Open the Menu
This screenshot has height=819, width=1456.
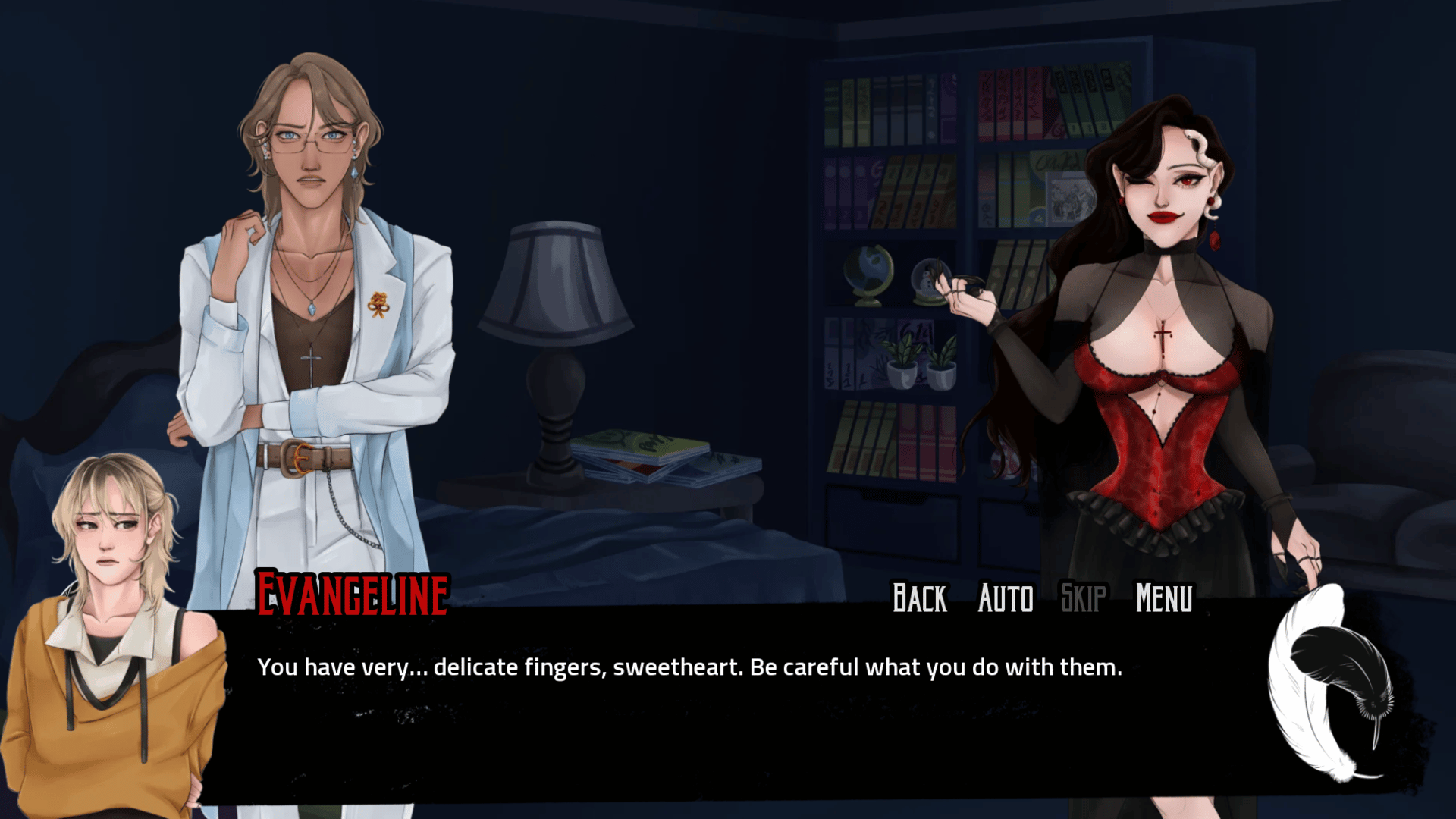pos(1164,598)
